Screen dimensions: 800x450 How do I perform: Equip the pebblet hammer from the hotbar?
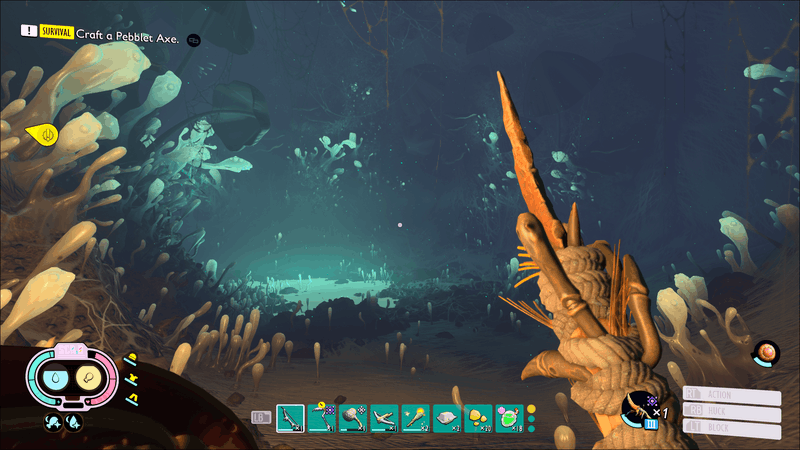(352, 414)
